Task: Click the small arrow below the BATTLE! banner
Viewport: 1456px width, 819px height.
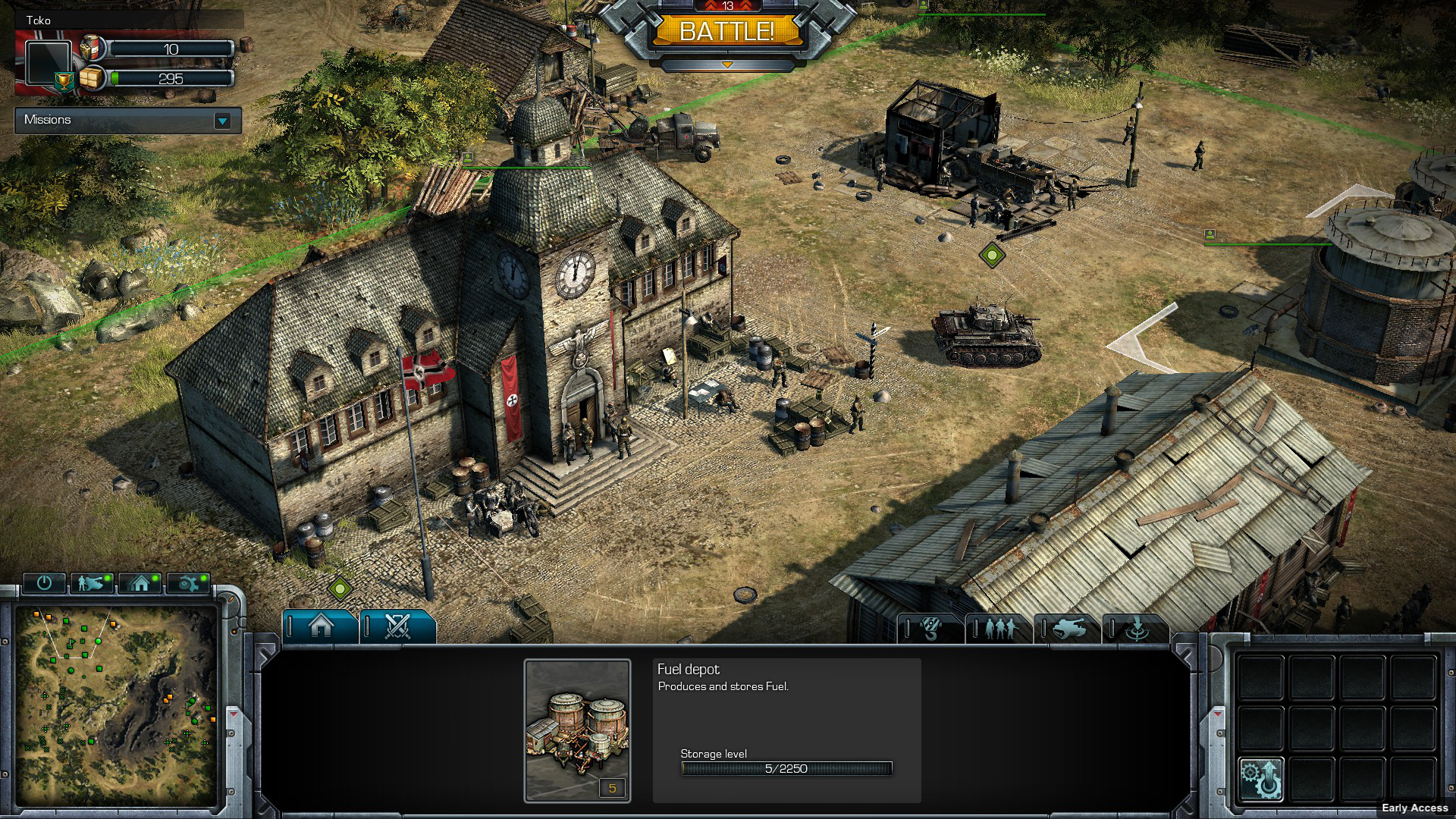Action: click(726, 65)
